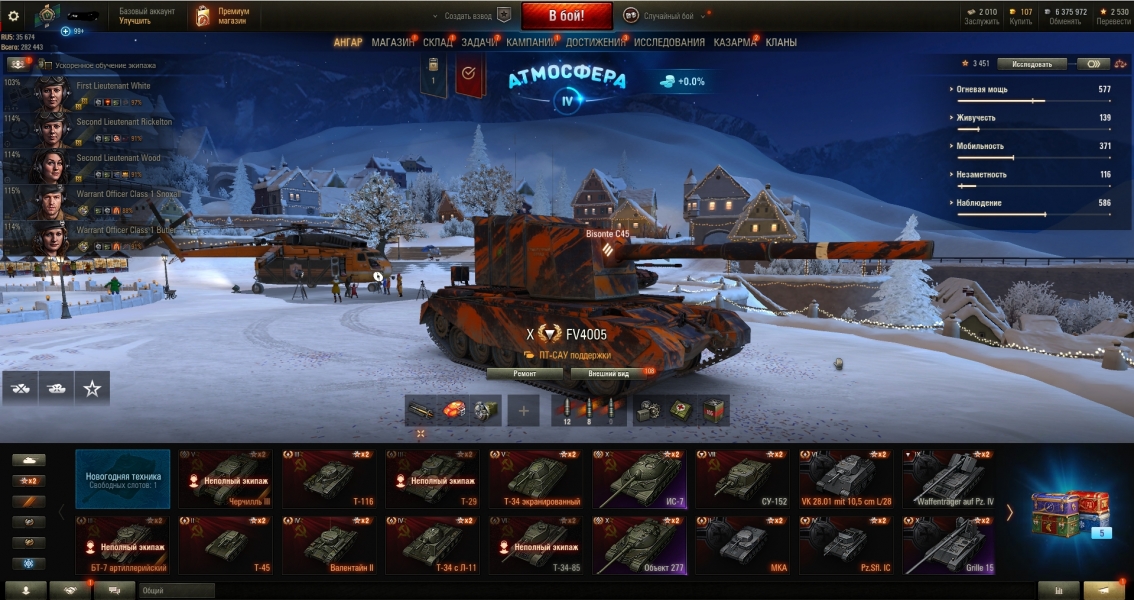Open the Внешний вид customization
Viewport: 1134px width, 600px height.
pos(608,374)
